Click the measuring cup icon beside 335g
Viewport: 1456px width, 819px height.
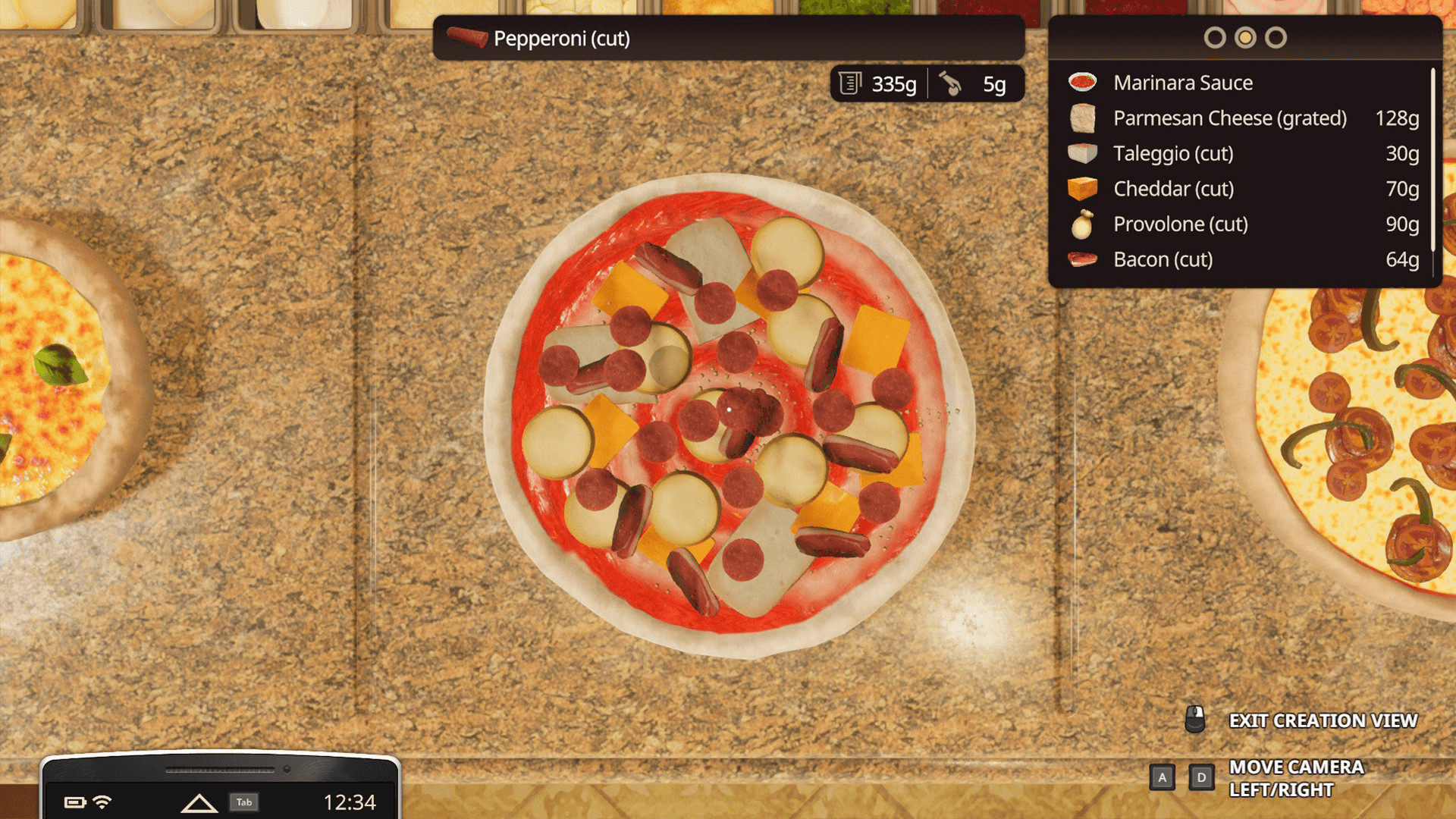[x=851, y=83]
